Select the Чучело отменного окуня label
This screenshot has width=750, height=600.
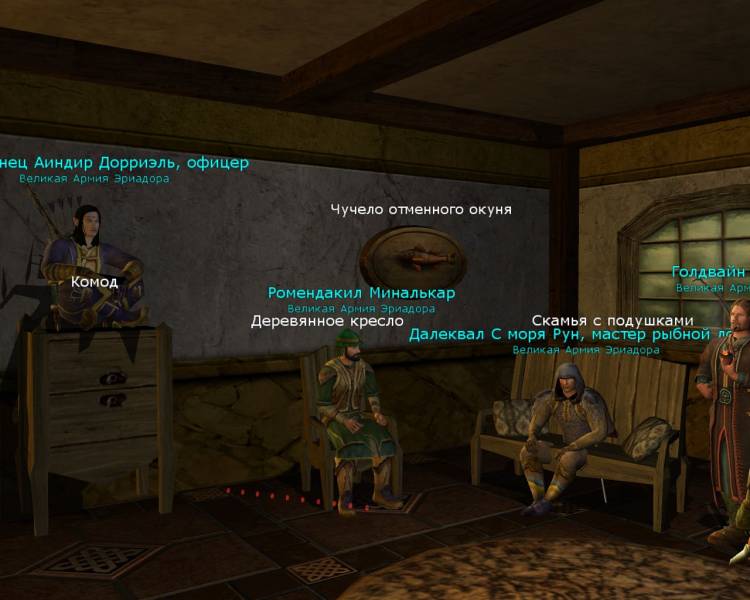[x=421, y=210]
